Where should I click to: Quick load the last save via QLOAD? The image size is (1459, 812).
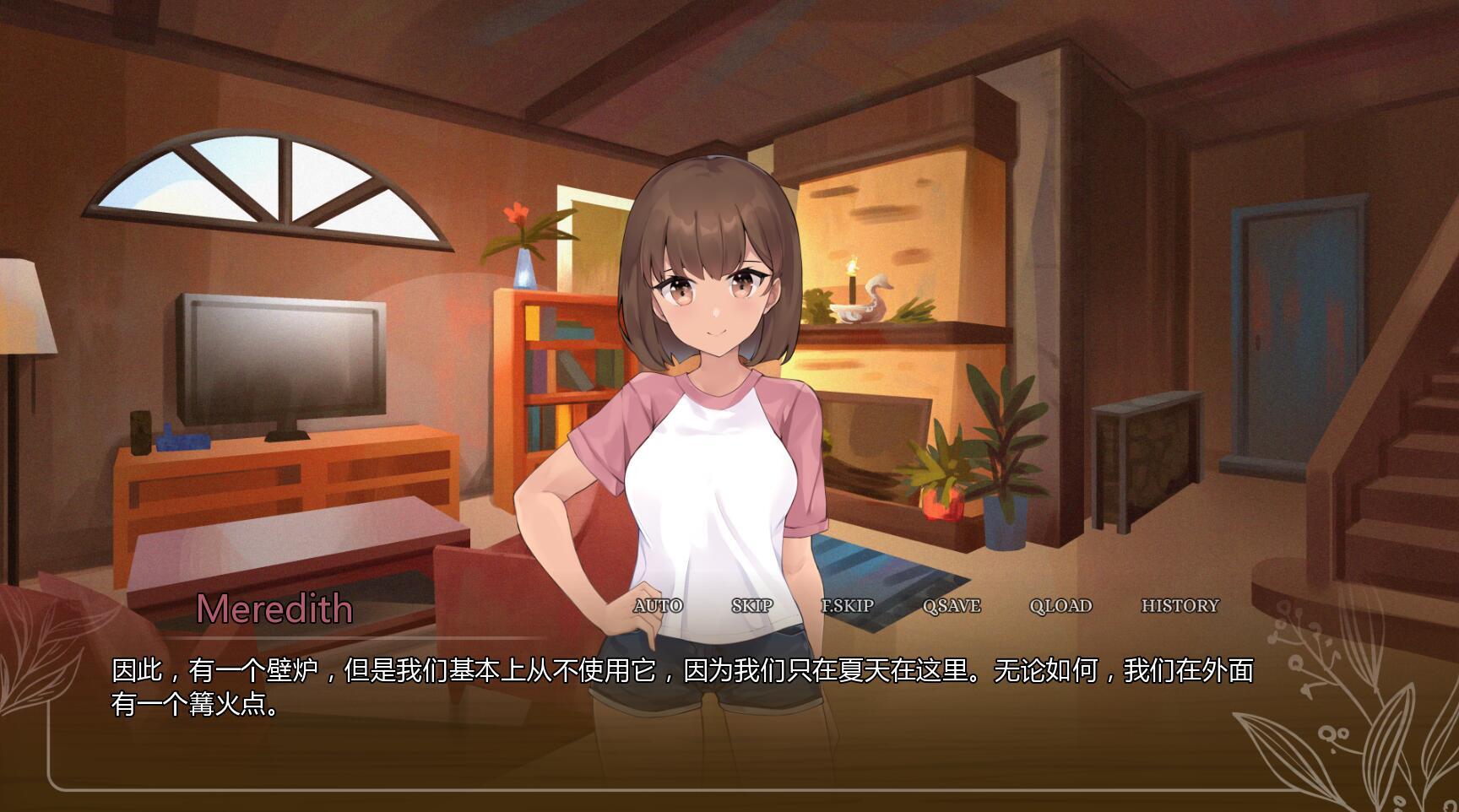pos(1060,605)
